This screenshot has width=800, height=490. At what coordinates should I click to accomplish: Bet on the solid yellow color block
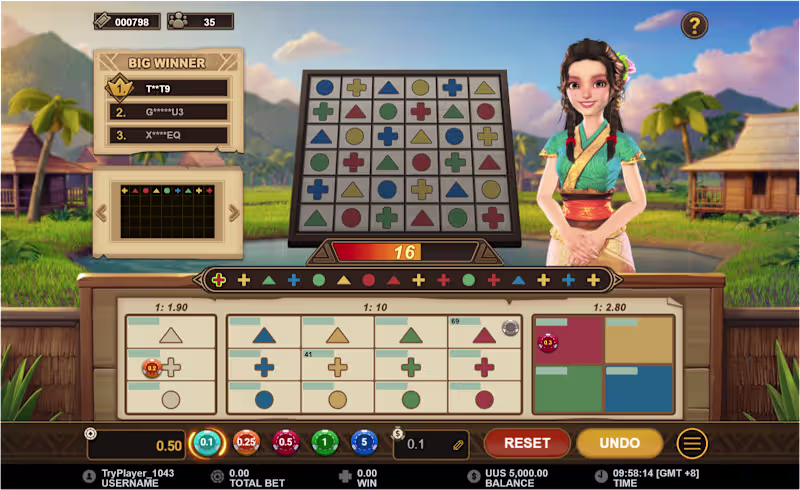coord(639,341)
